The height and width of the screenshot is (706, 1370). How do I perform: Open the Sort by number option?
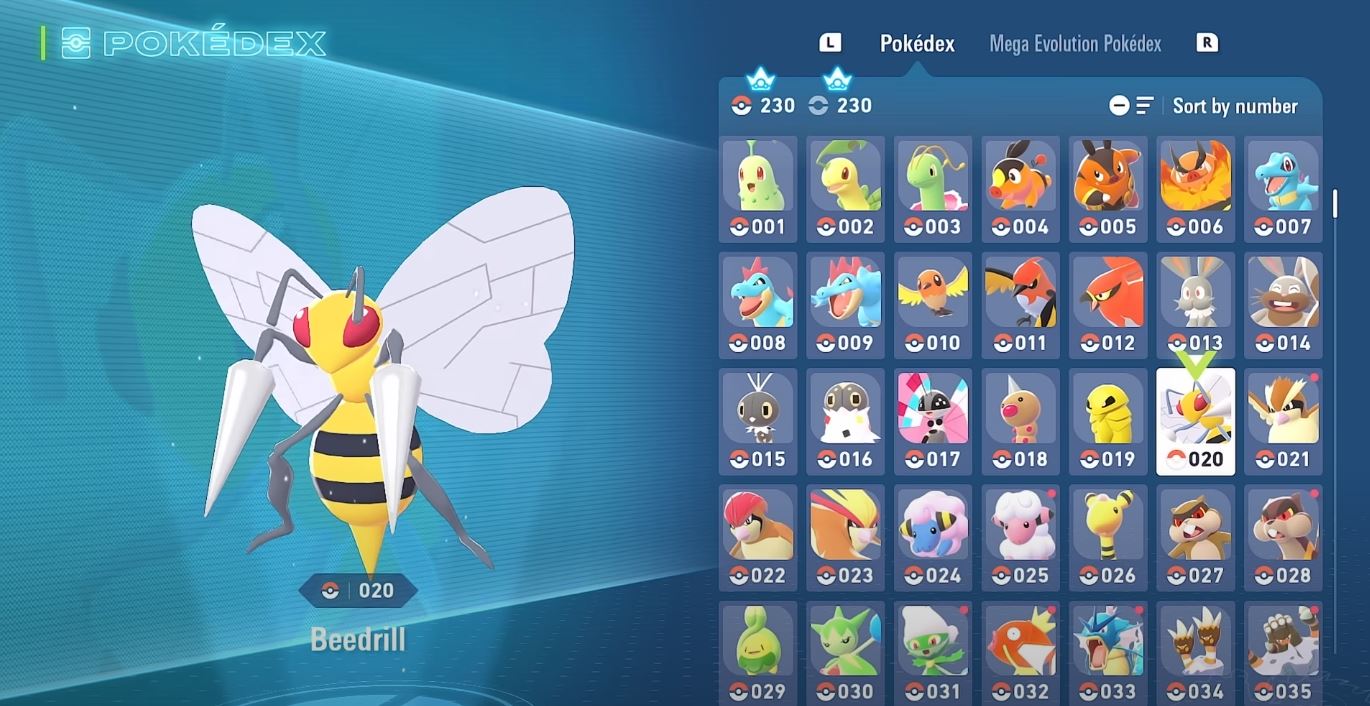[1234, 106]
